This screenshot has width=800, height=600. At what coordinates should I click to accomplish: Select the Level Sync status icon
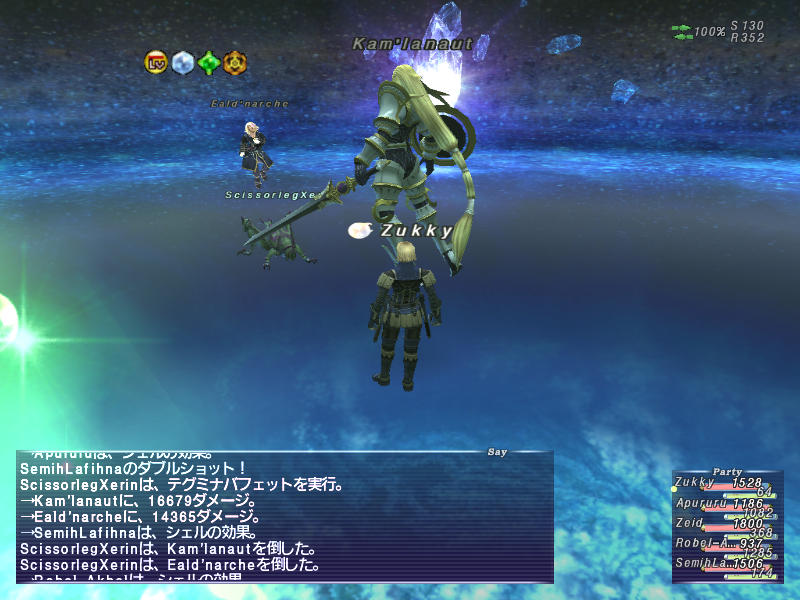point(156,63)
